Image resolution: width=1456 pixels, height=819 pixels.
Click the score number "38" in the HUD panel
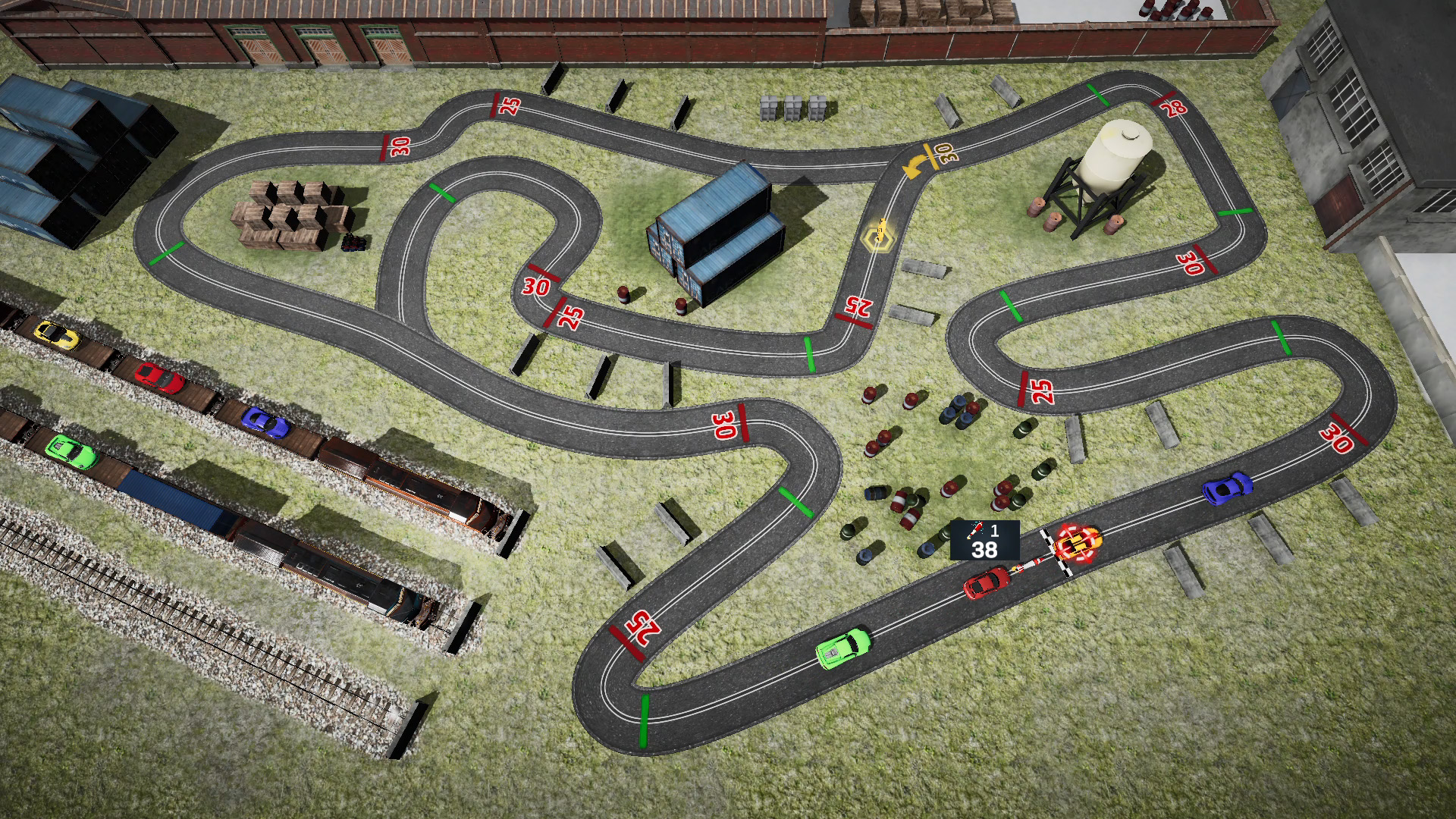[x=985, y=551]
